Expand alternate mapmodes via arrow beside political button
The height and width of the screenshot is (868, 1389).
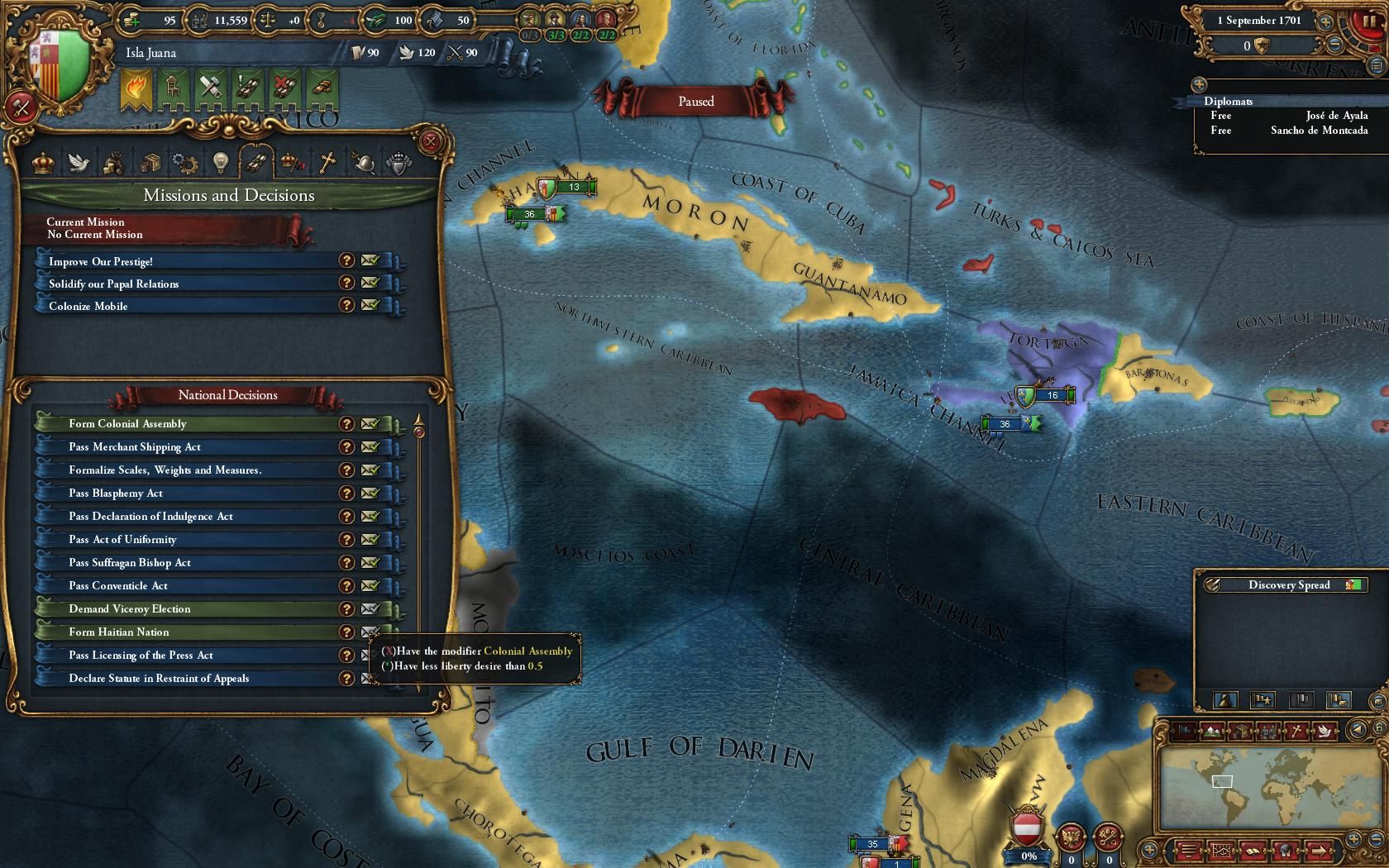point(1357,730)
